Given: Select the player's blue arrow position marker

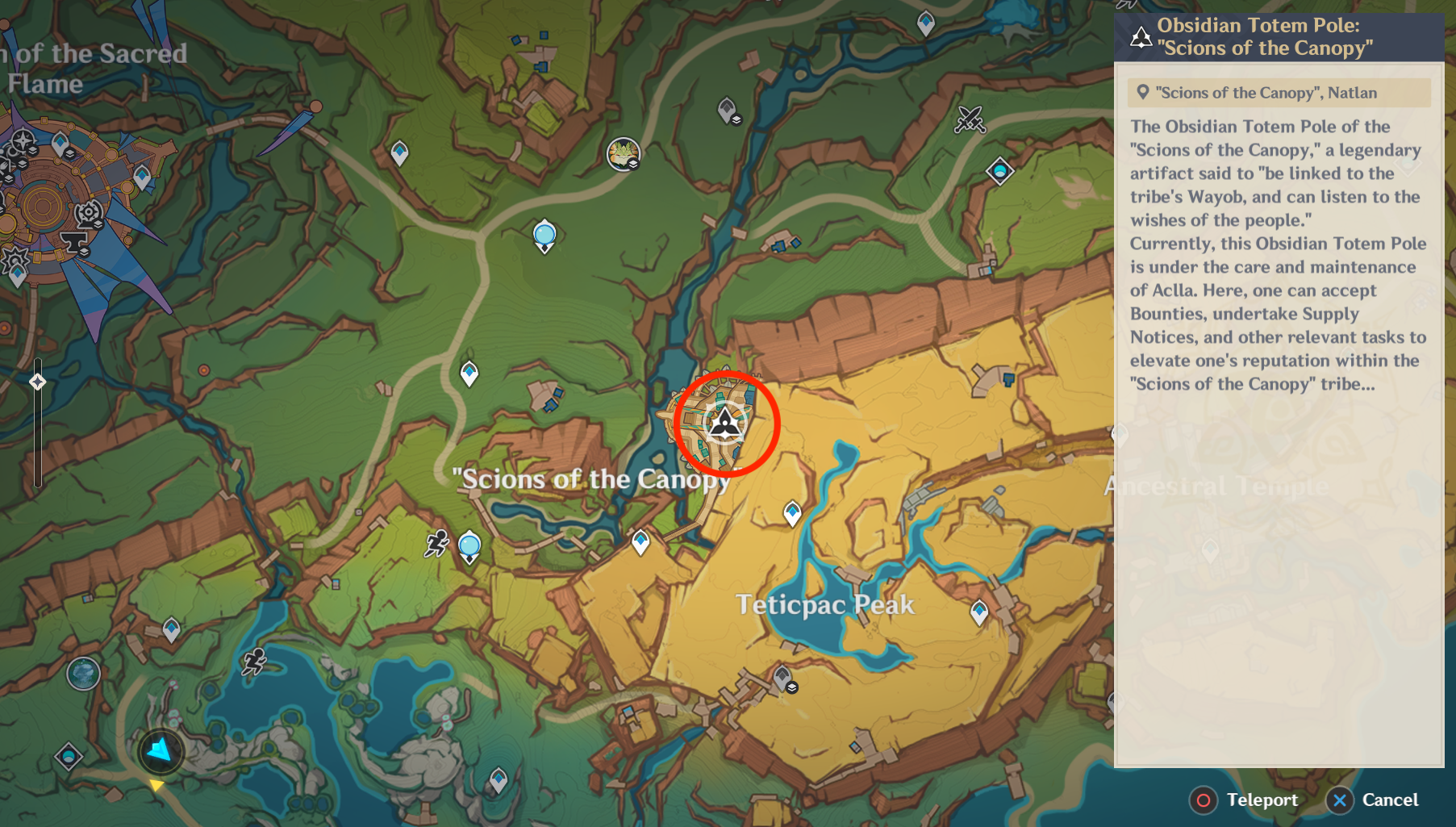Looking at the screenshot, I should click(x=161, y=751).
